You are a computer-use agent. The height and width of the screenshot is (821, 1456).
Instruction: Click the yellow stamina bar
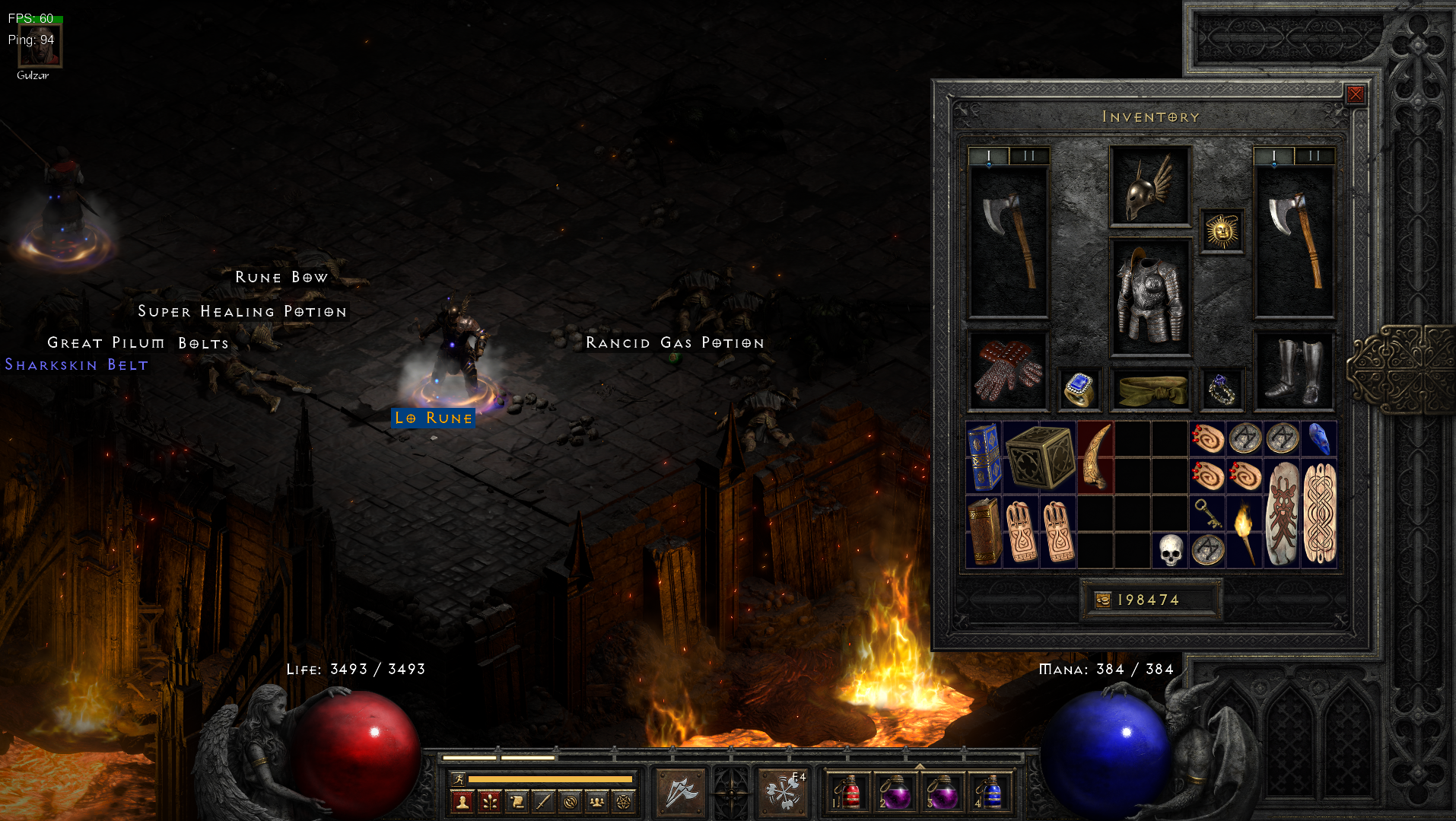pyautogui.click(x=552, y=780)
